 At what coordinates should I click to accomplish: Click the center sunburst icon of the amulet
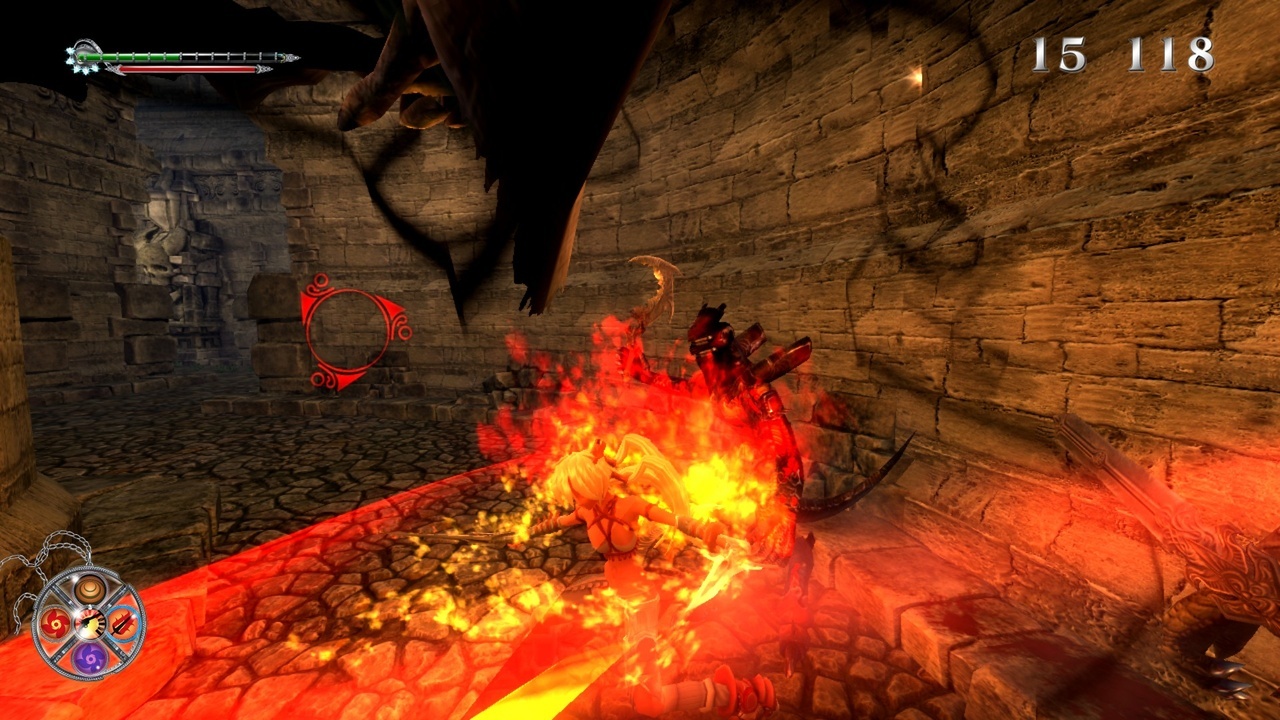pos(89,624)
